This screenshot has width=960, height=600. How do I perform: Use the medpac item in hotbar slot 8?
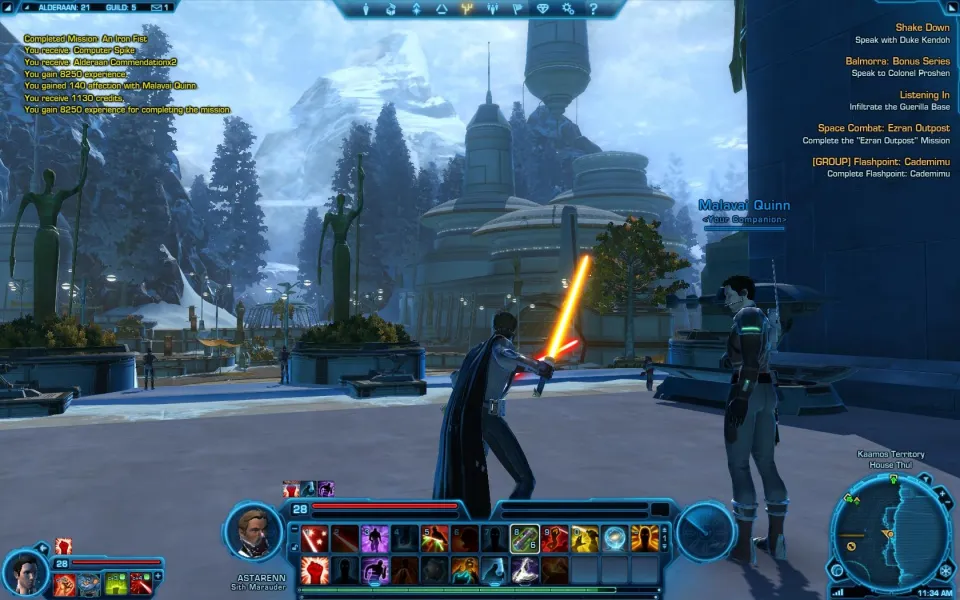coord(525,538)
